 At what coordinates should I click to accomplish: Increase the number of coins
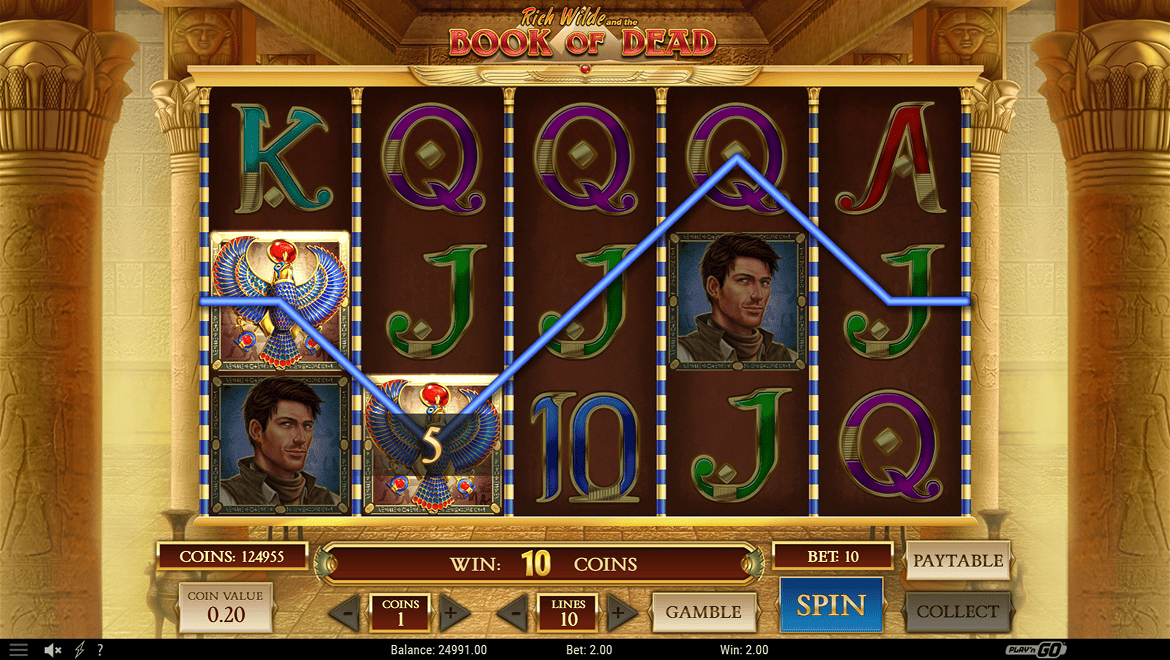[450, 612]
